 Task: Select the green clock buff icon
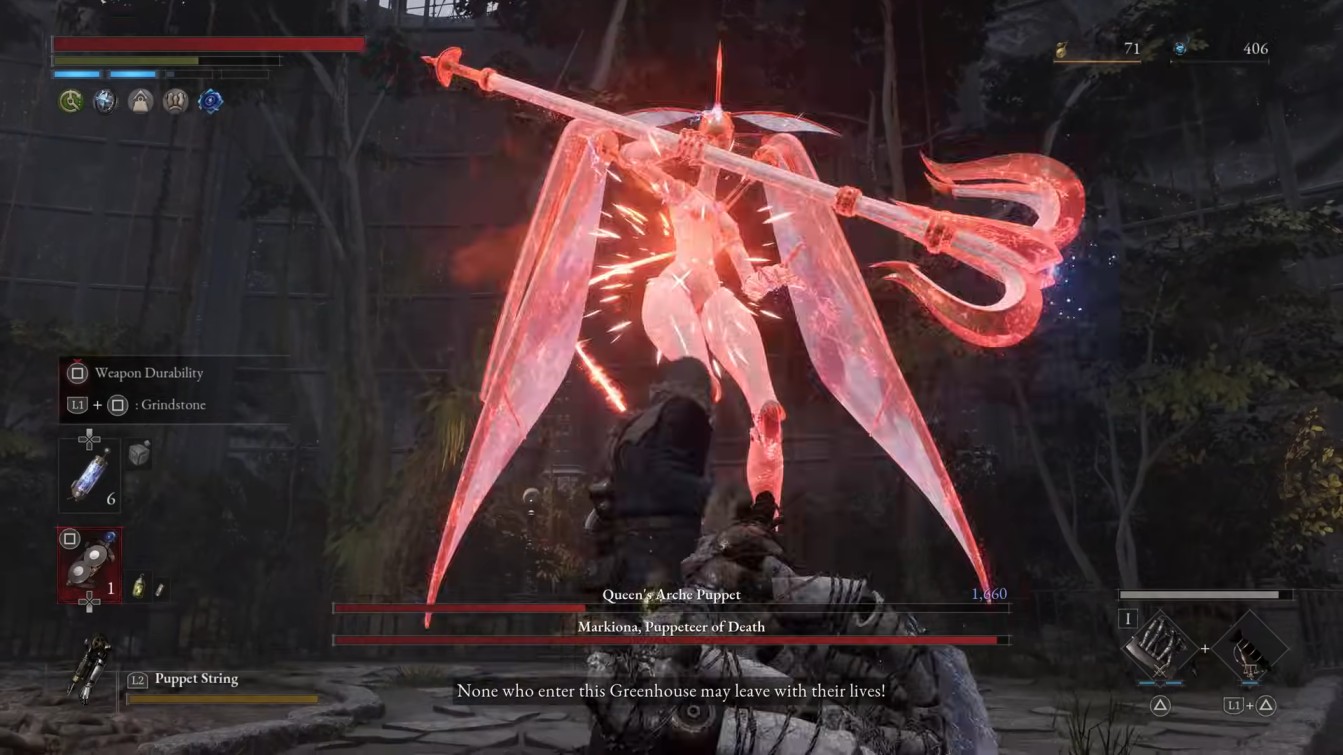tap(70, 101)
